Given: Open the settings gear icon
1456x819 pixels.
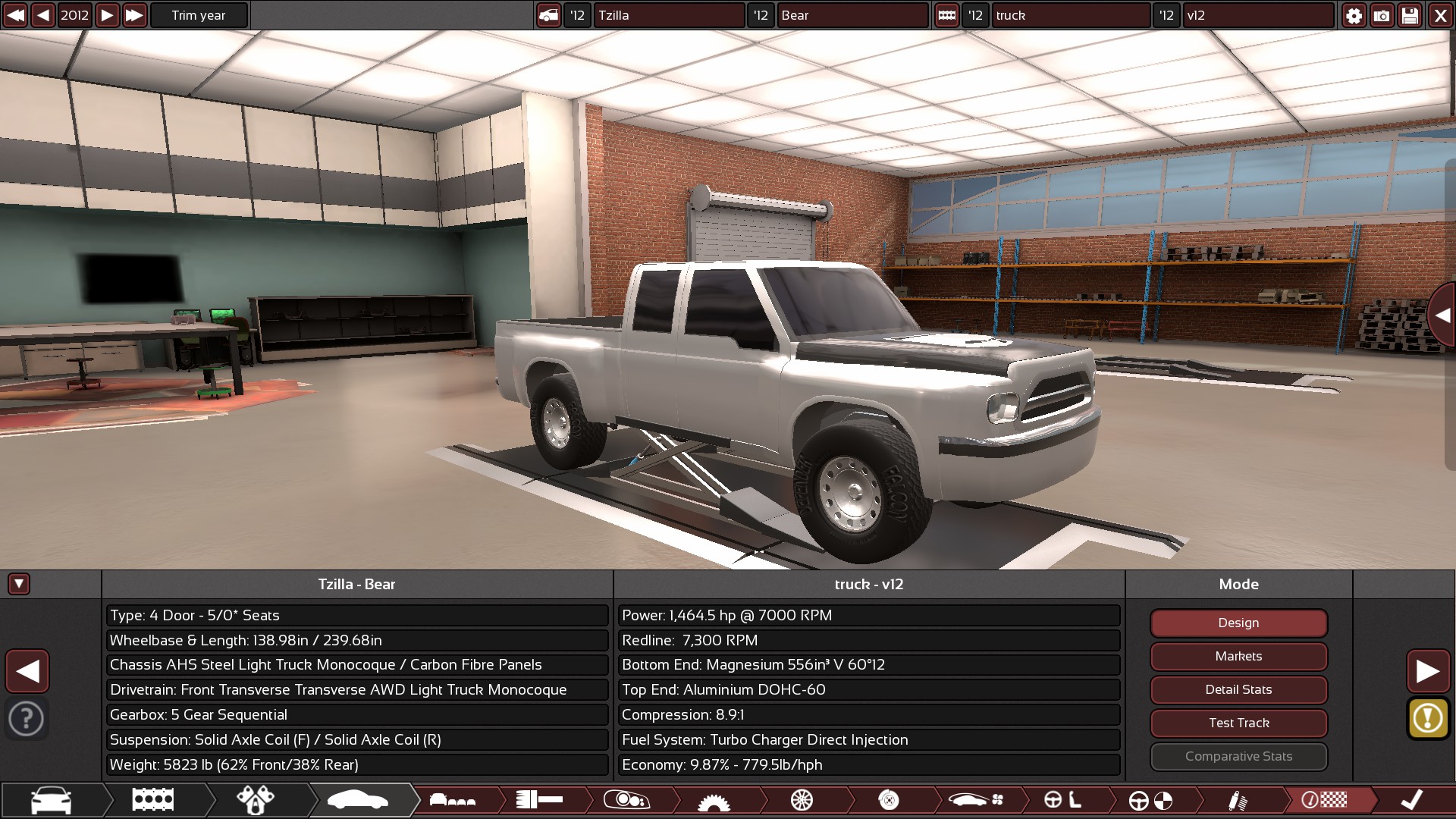Looking at the screenshot, I should pos(1354,15).
